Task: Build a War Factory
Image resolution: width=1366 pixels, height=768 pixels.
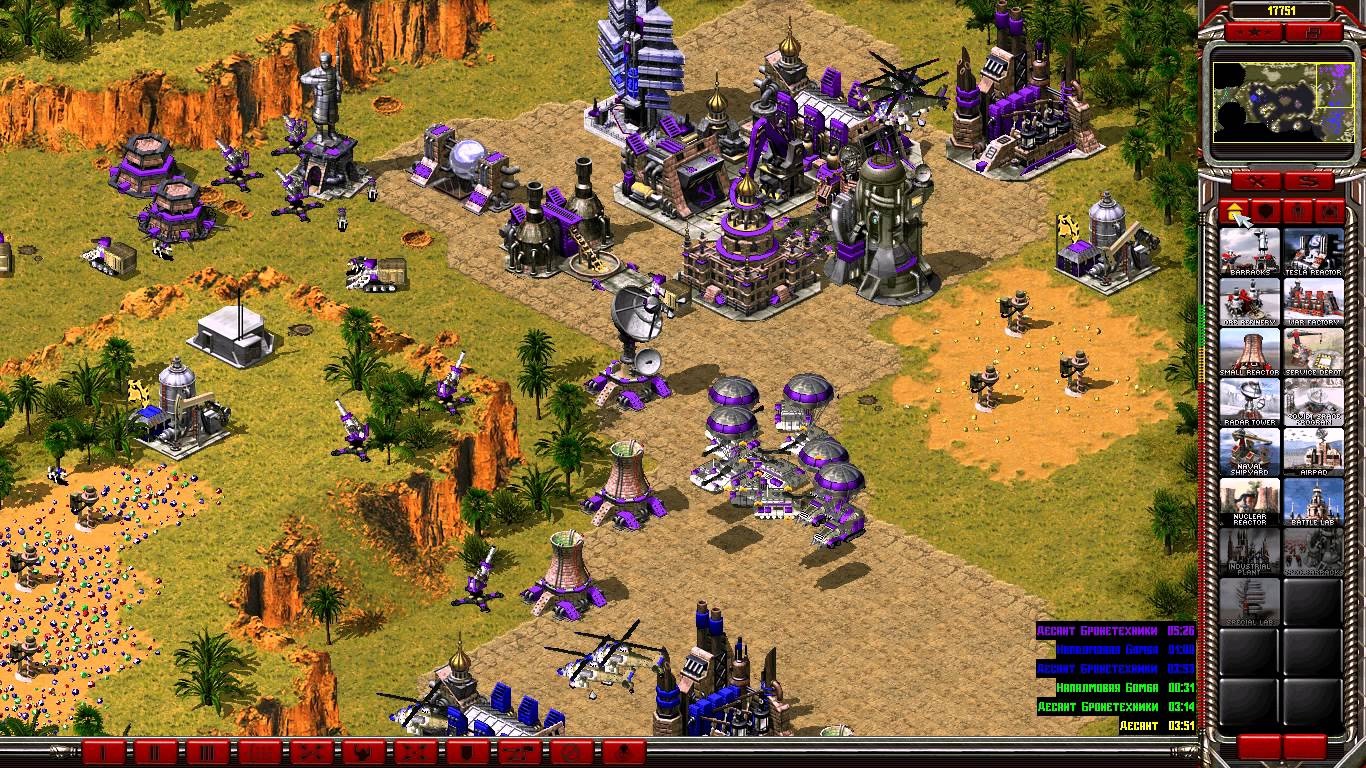Action: tap(1315, 303)
